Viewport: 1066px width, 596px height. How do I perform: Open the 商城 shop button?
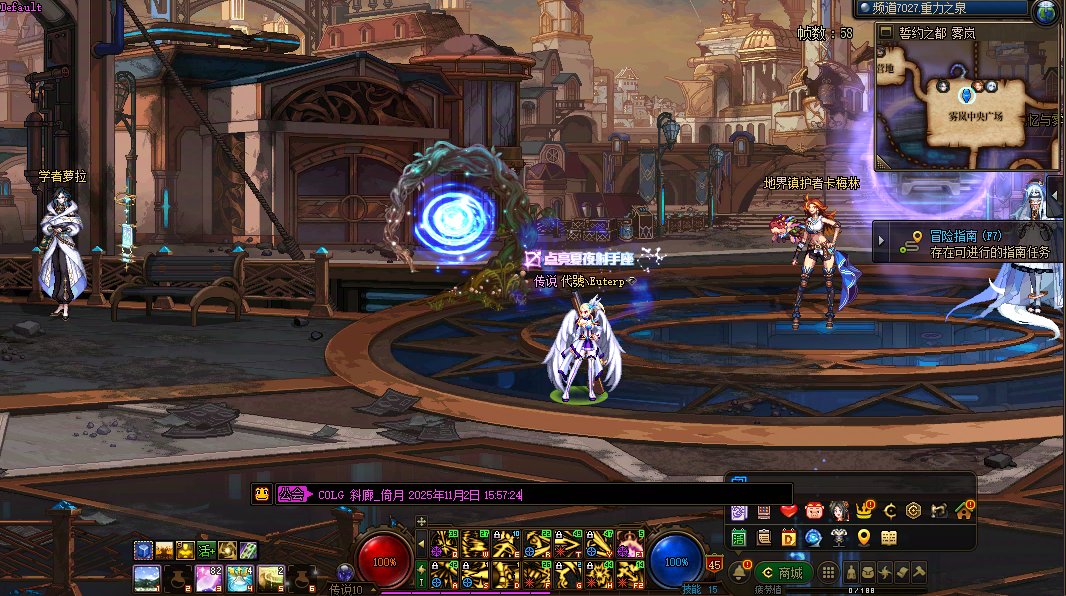click(783, 573)
